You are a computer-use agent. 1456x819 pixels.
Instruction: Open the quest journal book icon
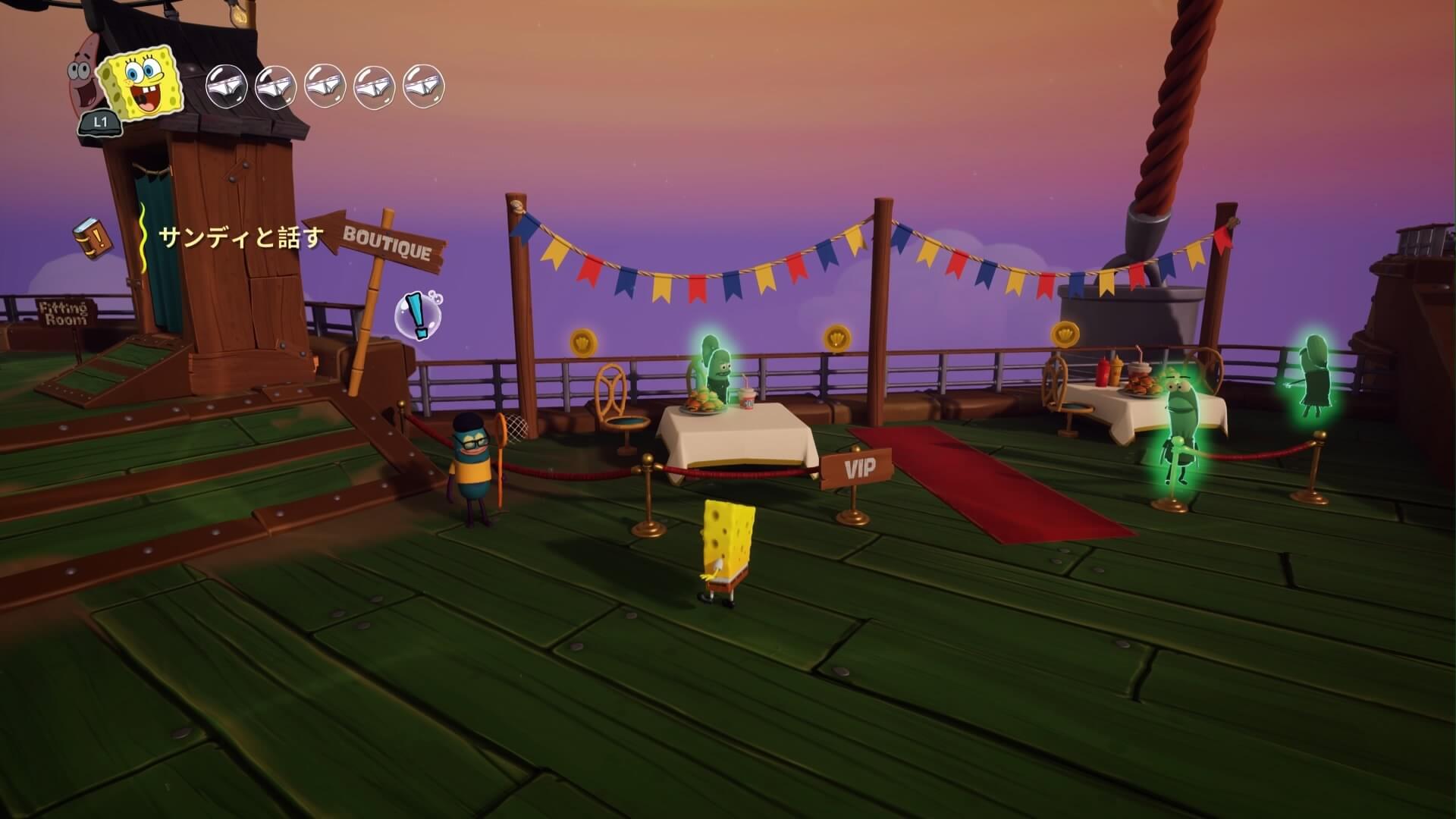click(x=92, y=236)
